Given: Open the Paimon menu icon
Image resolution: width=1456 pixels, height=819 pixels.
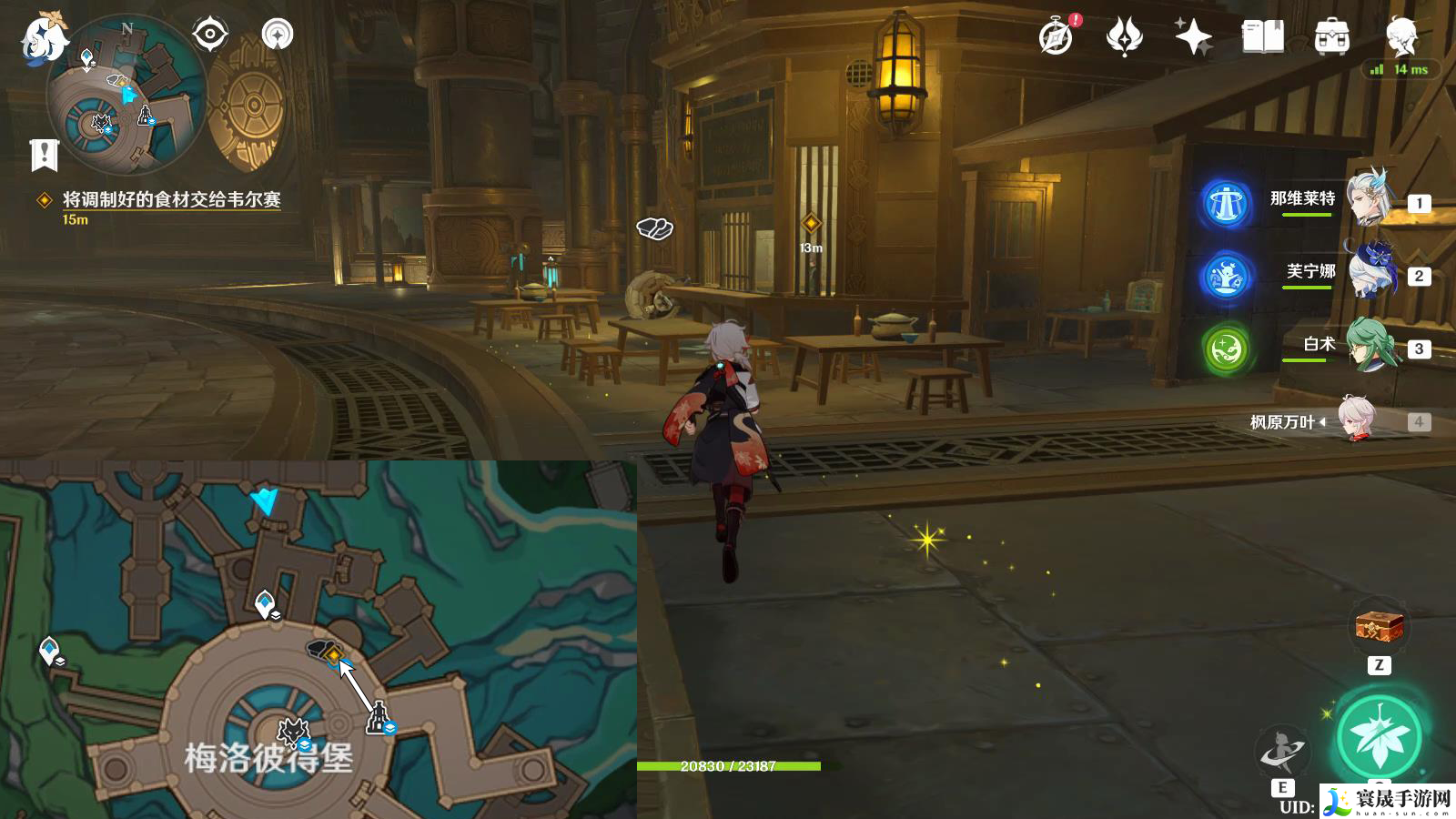Looking at the screenshot, I should click(x=44, y=38).
